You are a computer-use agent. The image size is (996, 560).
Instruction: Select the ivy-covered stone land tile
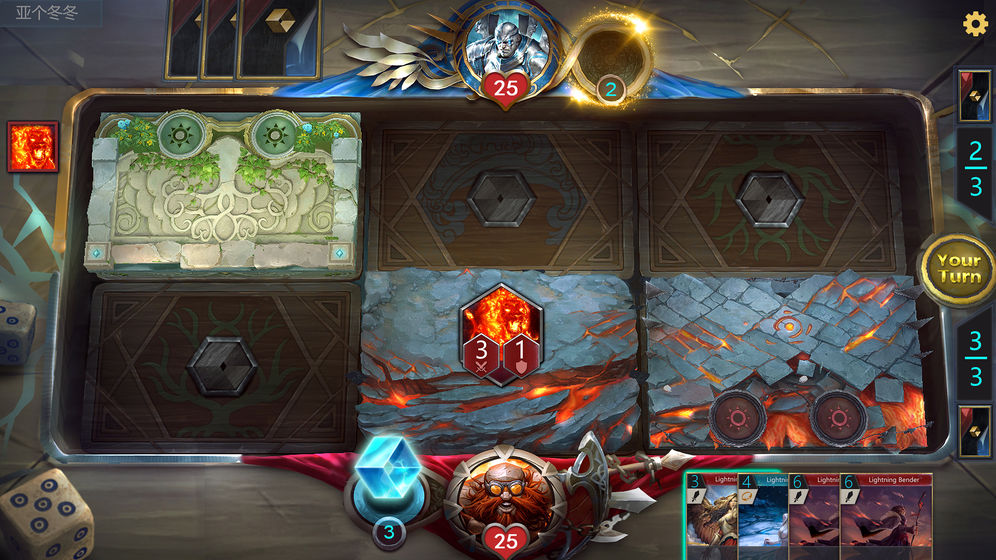coord(223,194)
